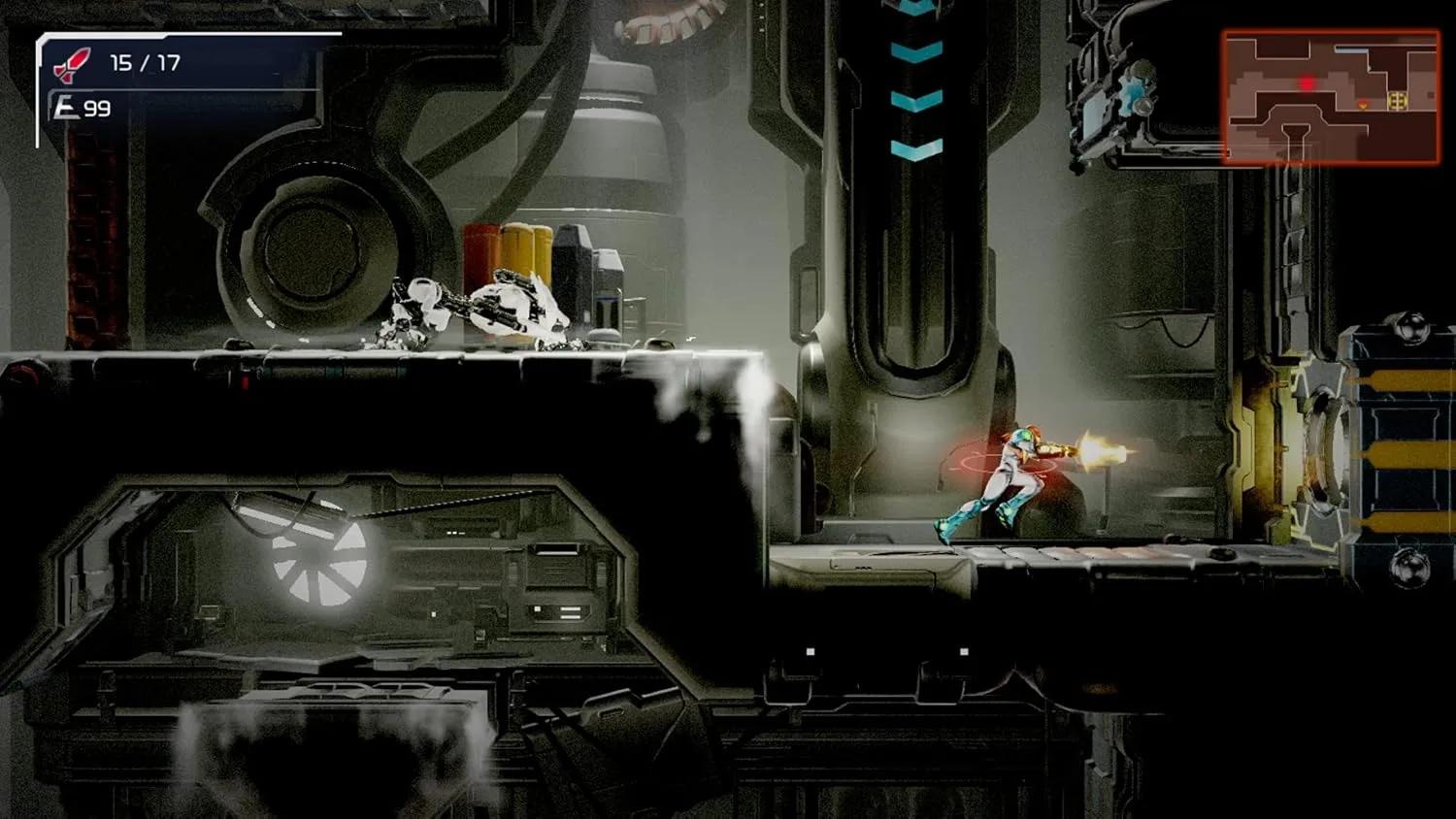The width and height of the screenshot is (1456, 819).
Task: Click the red player marker on the minimap
Action: point(1307,84)
